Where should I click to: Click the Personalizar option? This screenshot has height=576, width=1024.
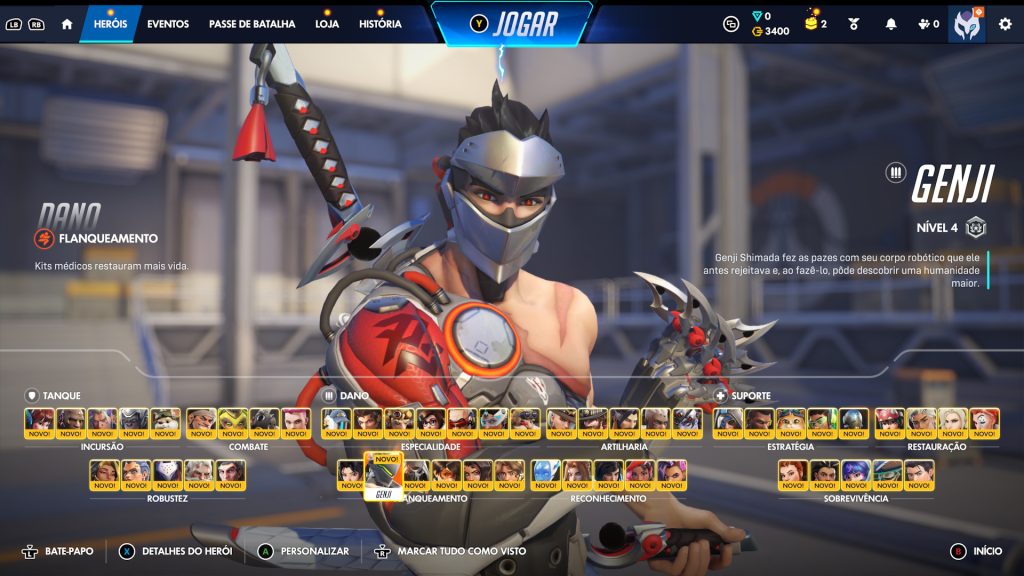click(x=305, y=551)
